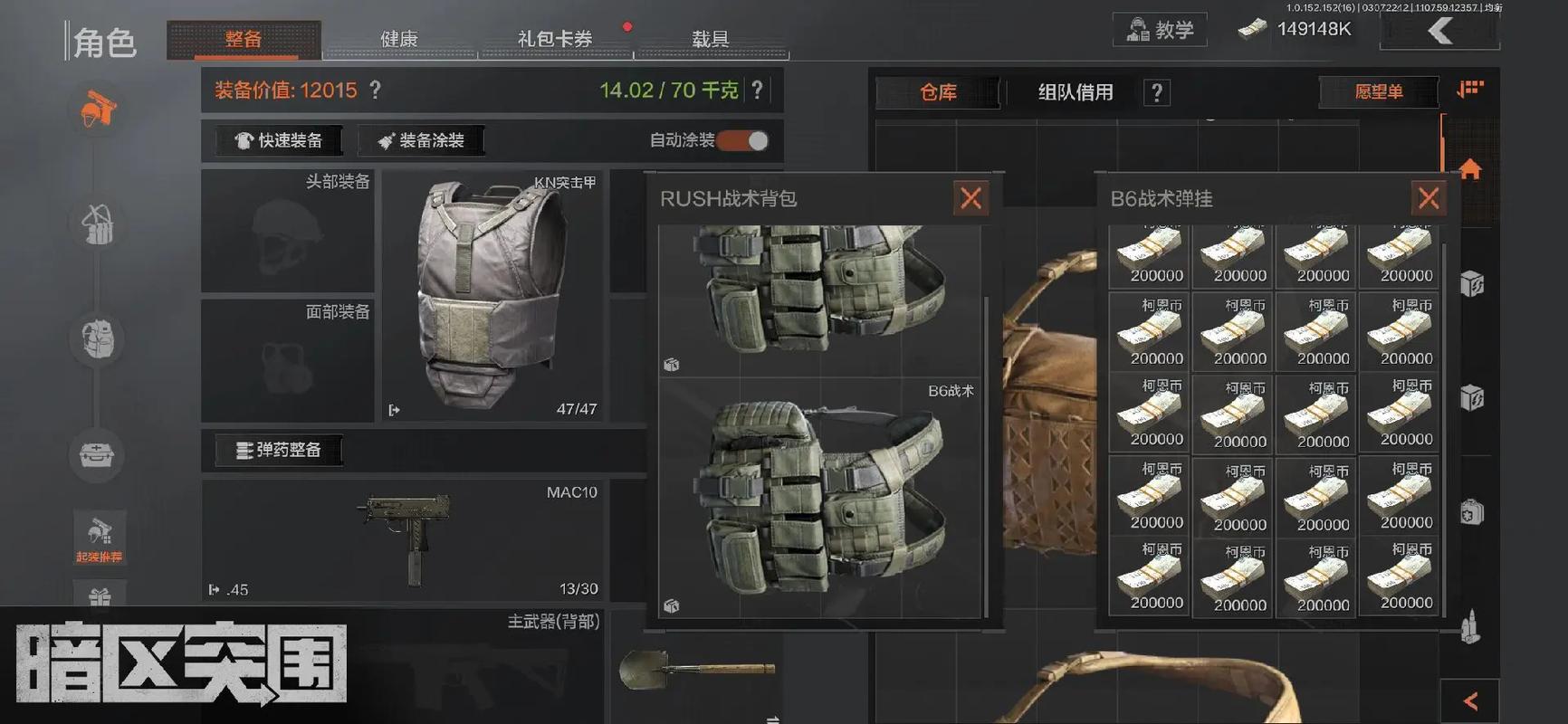Screen dimensions: 1568x724
Task: Click the back arrow at top right
Action: [1439, 32]
